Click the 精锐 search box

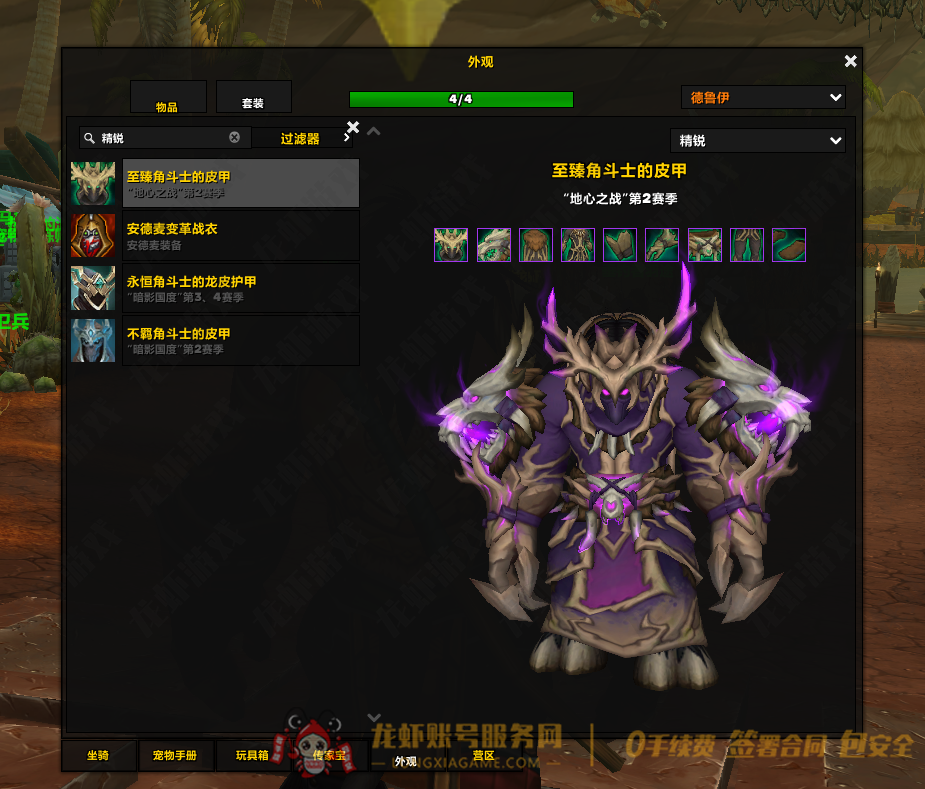[160, 138]
